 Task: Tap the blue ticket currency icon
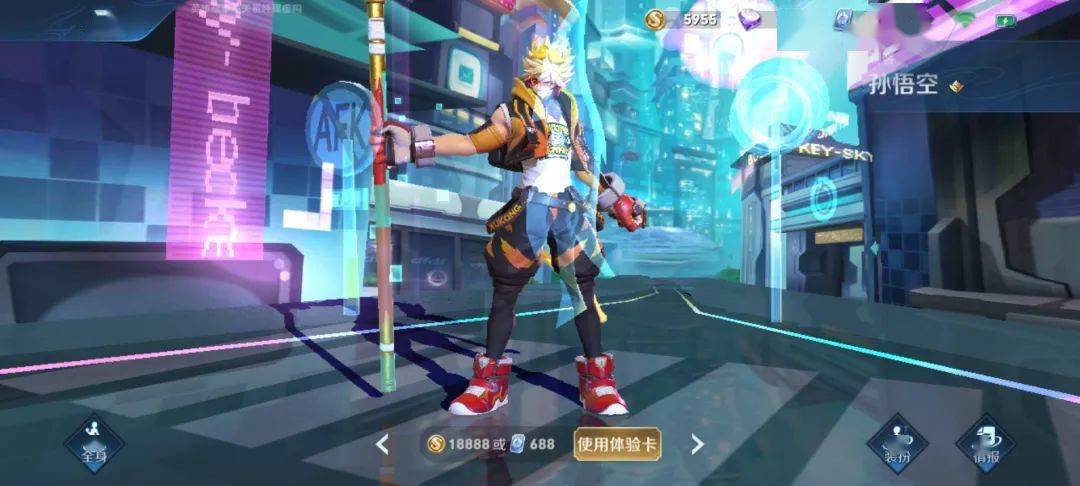coord(842,18)
